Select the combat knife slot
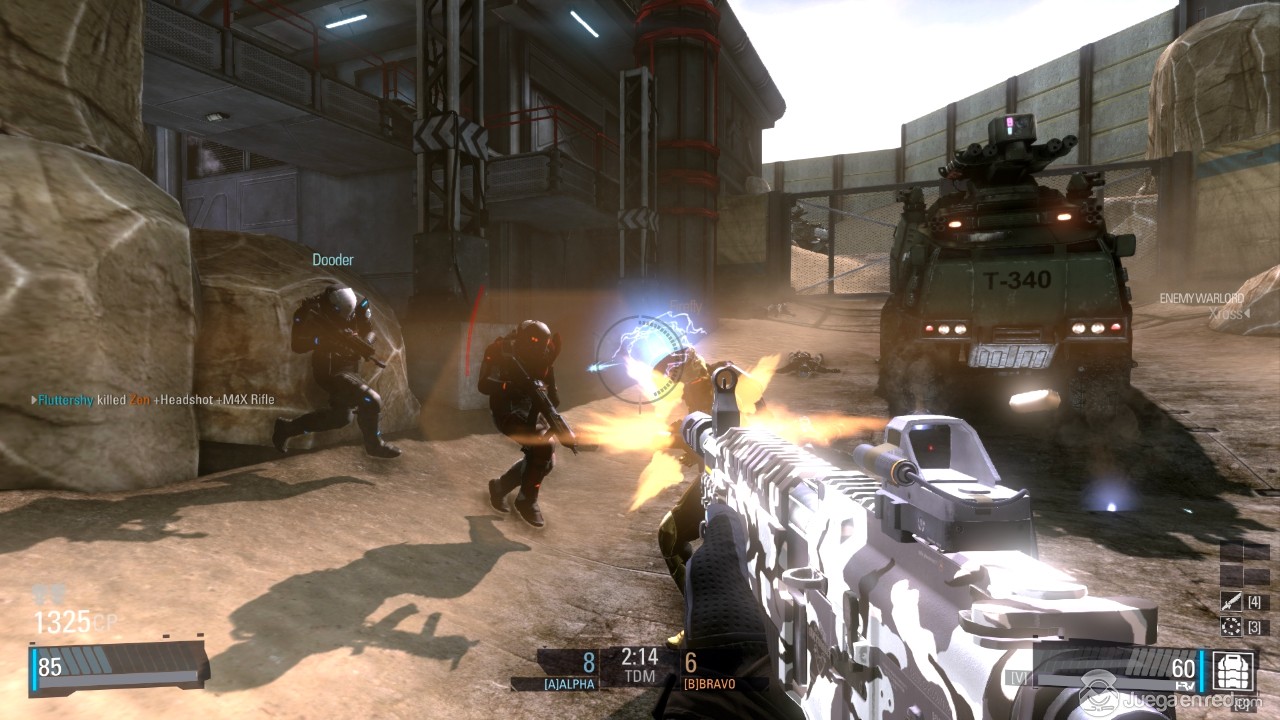 1231,602
